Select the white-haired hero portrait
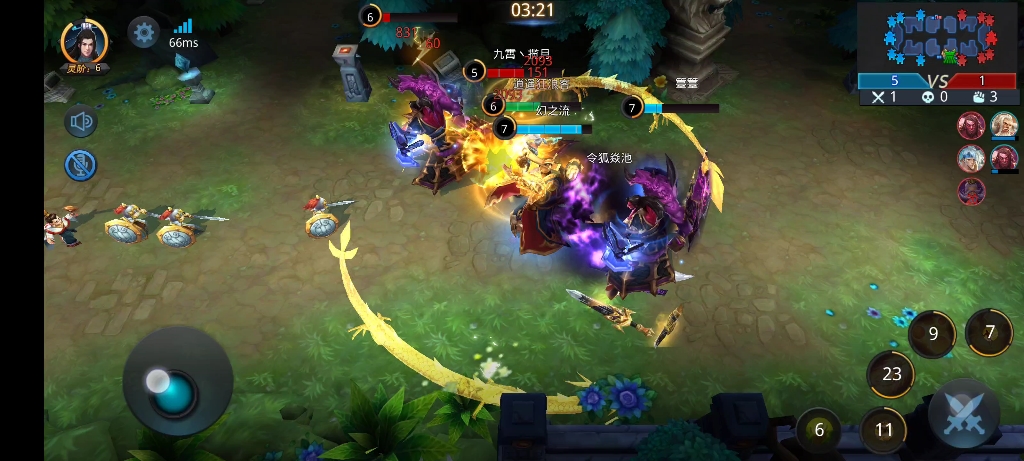Screen dimensions: 1024x461 (1004, 125)
